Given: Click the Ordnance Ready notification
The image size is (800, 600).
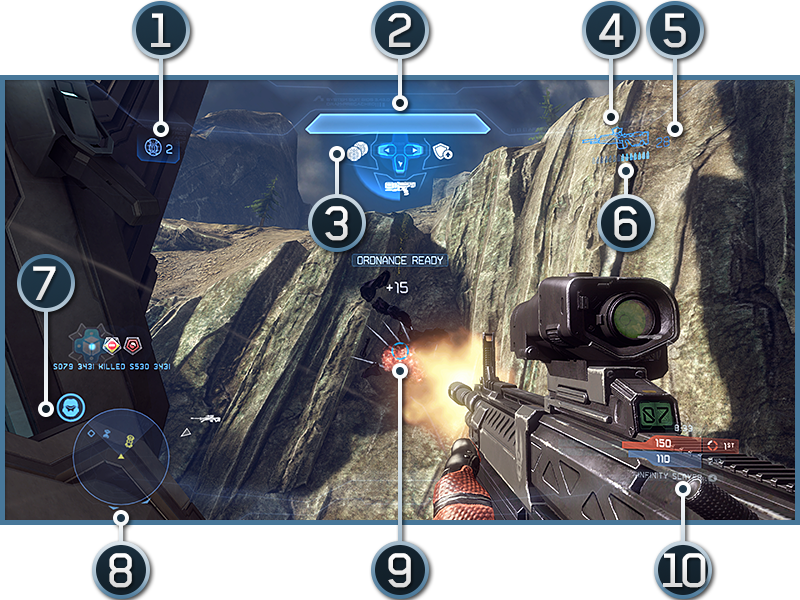Looking at the screenshot, I should coord(400,260).
